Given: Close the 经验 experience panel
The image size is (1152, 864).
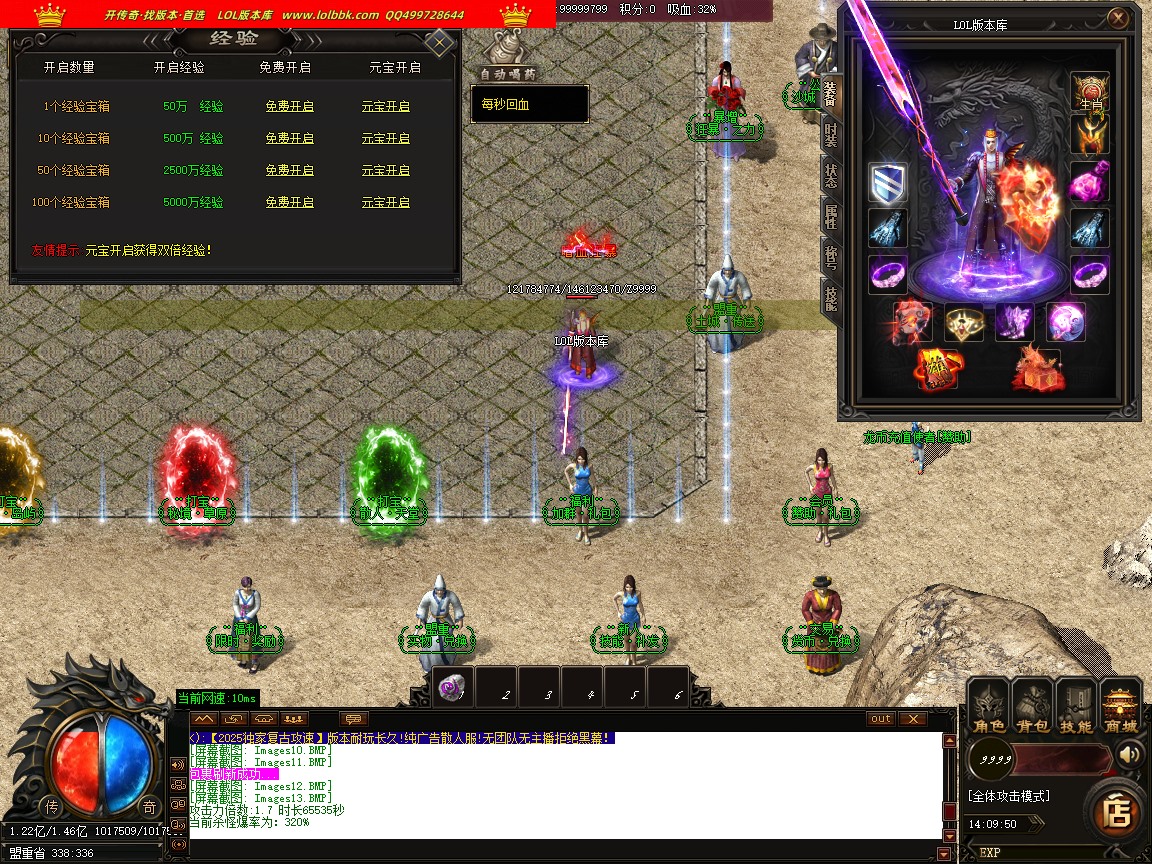Looking at the screenshot, I should (x=439, y=43).
